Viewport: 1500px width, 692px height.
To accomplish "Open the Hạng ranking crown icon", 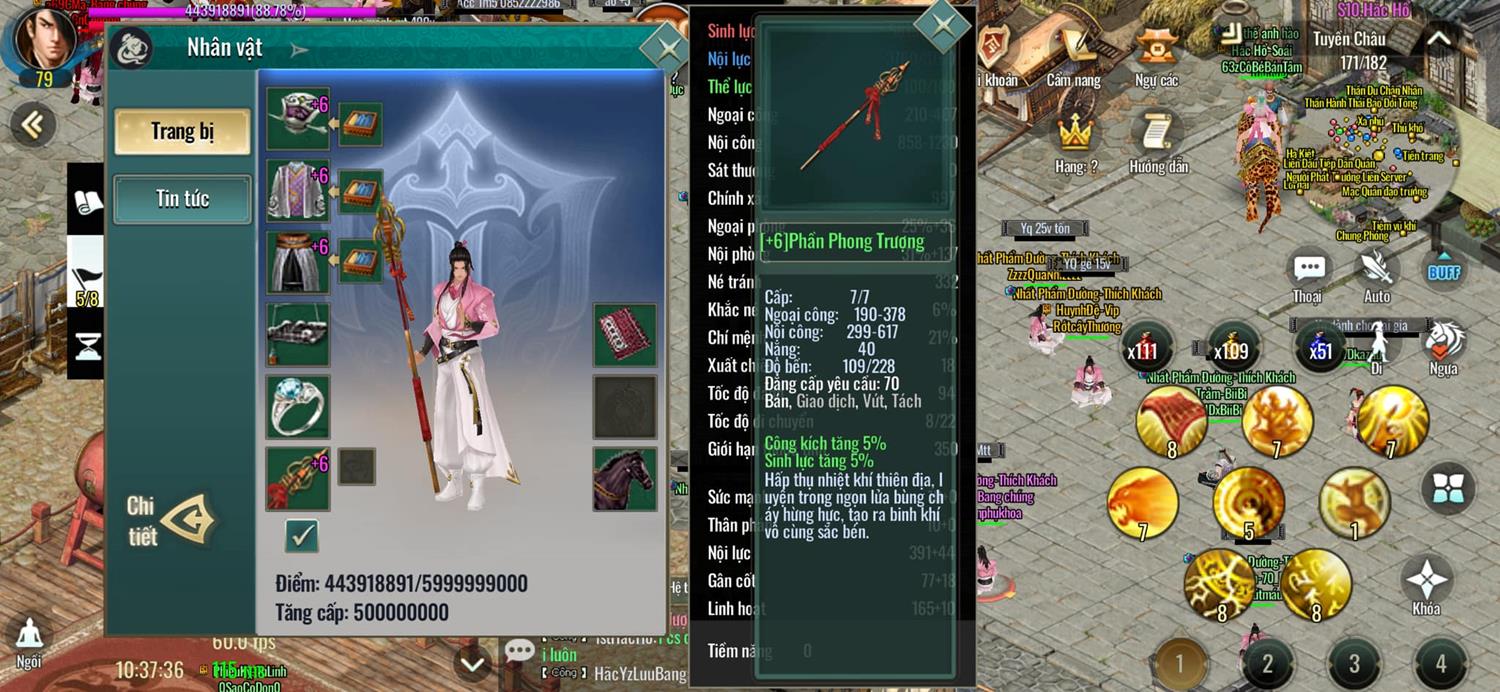I will point(1075,140).
